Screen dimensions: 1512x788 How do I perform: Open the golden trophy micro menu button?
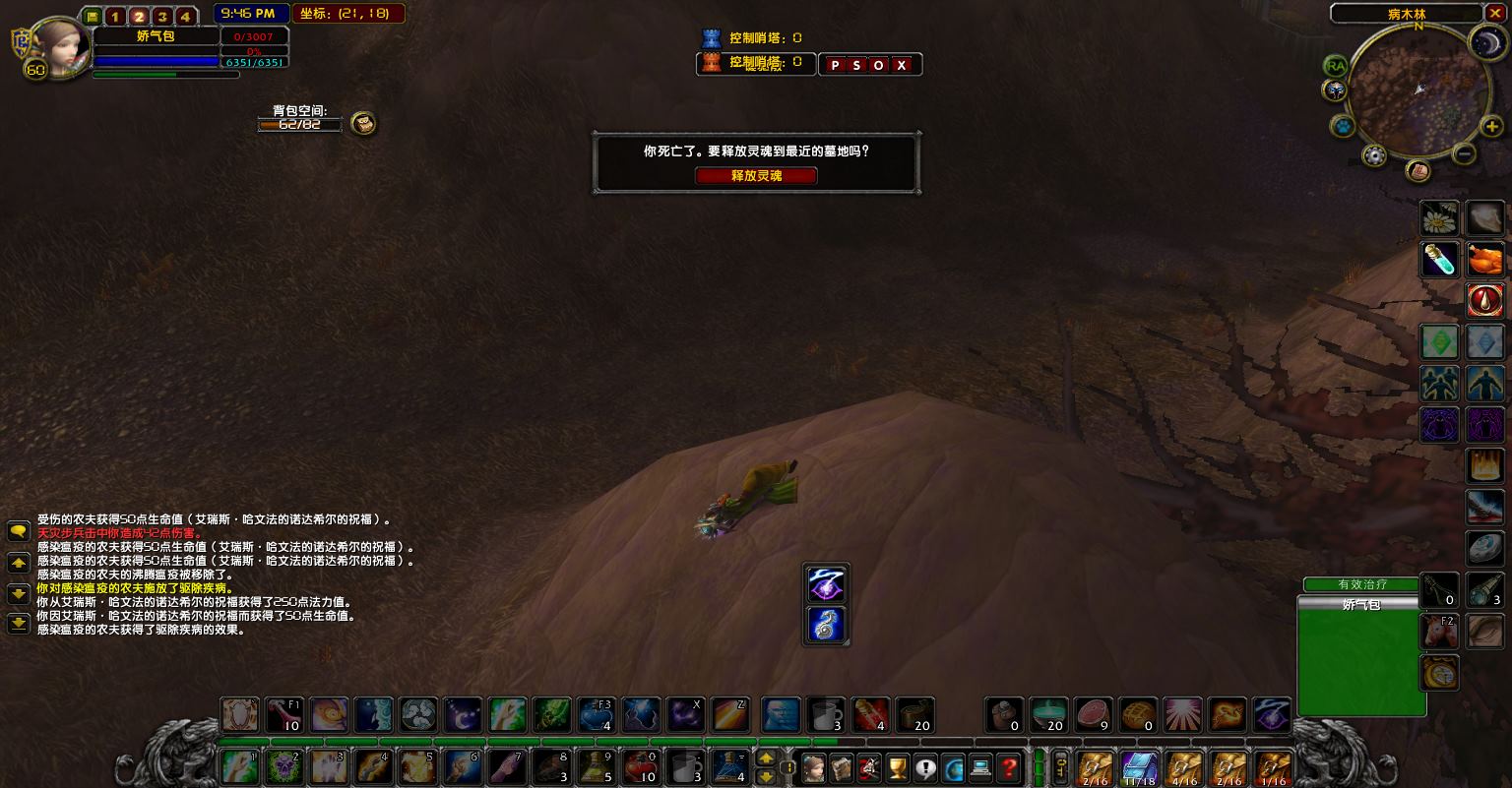point(897,767)
